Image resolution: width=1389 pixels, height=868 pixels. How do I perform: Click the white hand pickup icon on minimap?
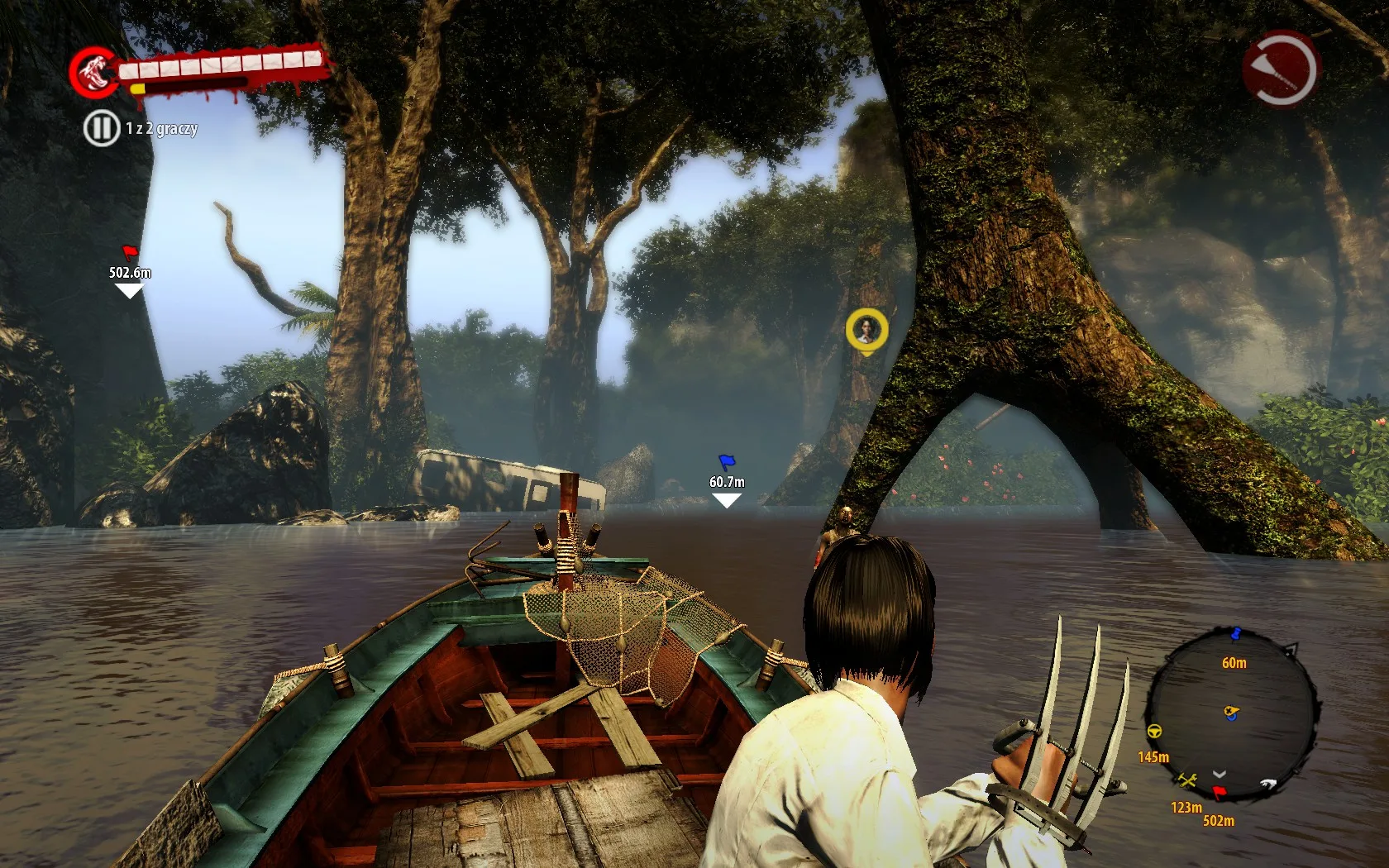click(x=1268, y=784)
